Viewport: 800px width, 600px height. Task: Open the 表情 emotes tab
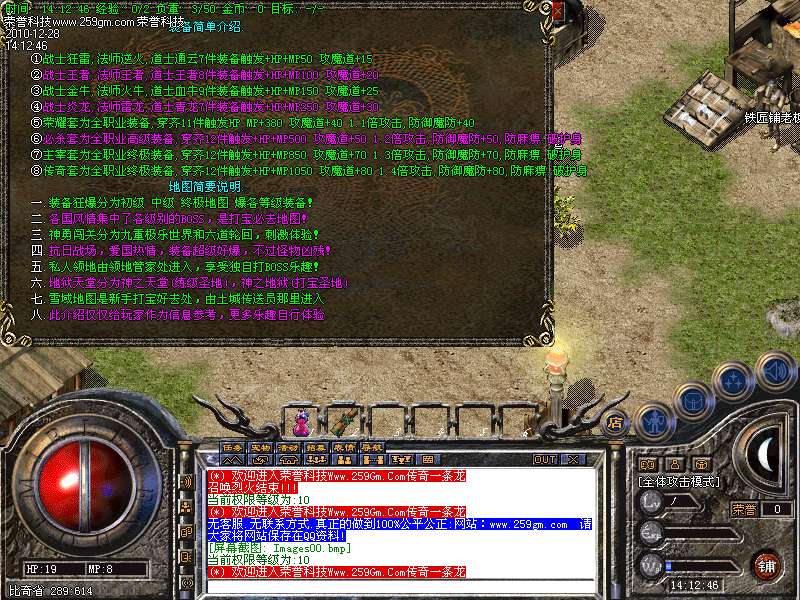point(344,446)
